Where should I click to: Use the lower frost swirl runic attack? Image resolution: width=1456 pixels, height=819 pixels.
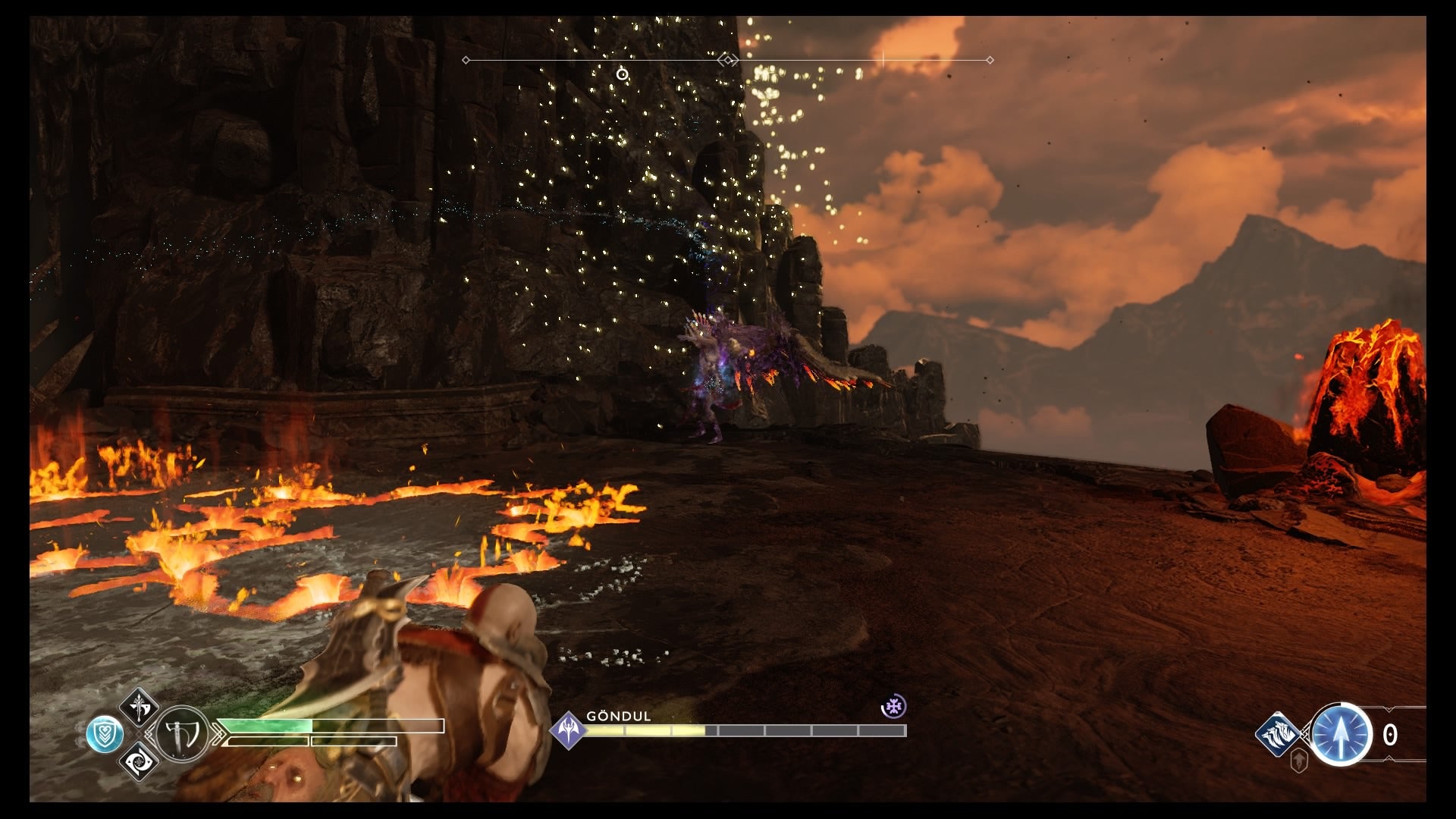140,761
